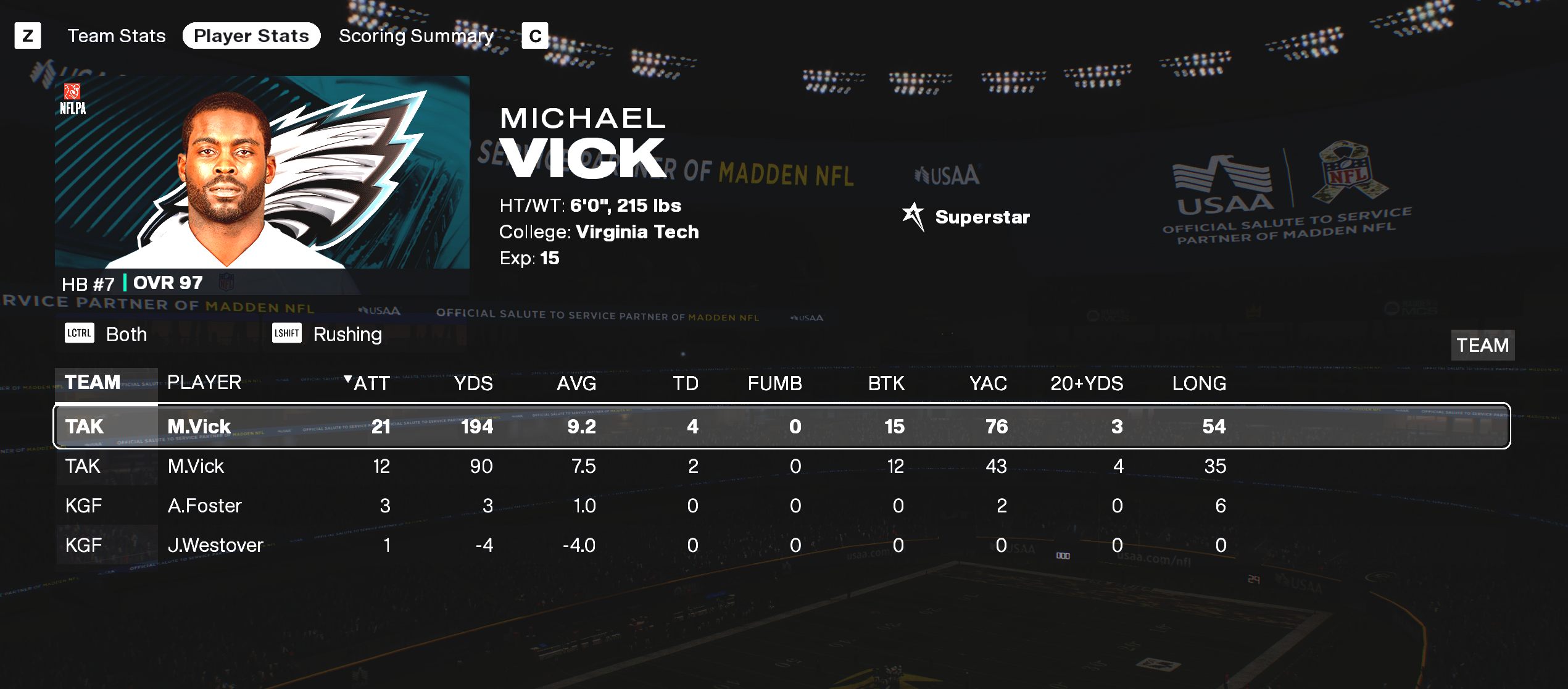Image resolution: width=1568 pixels, height=689 pixels.
Task: Switch to the Team Stats tab
Action: click(x=117, y=36)
